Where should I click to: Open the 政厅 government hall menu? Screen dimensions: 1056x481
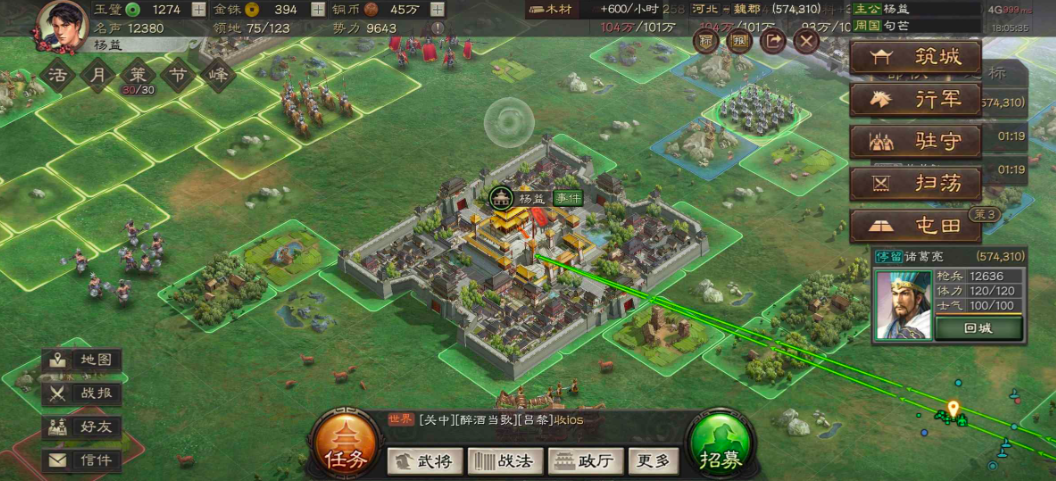tap(586, 461)
